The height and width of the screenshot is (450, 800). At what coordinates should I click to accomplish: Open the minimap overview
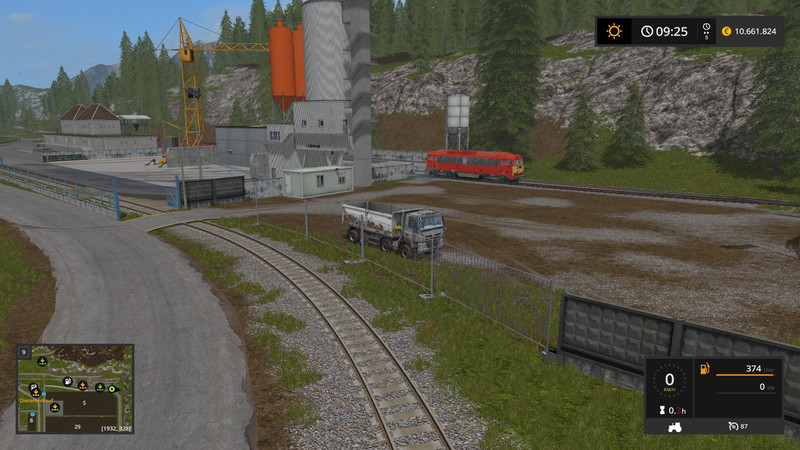point(75,389)
